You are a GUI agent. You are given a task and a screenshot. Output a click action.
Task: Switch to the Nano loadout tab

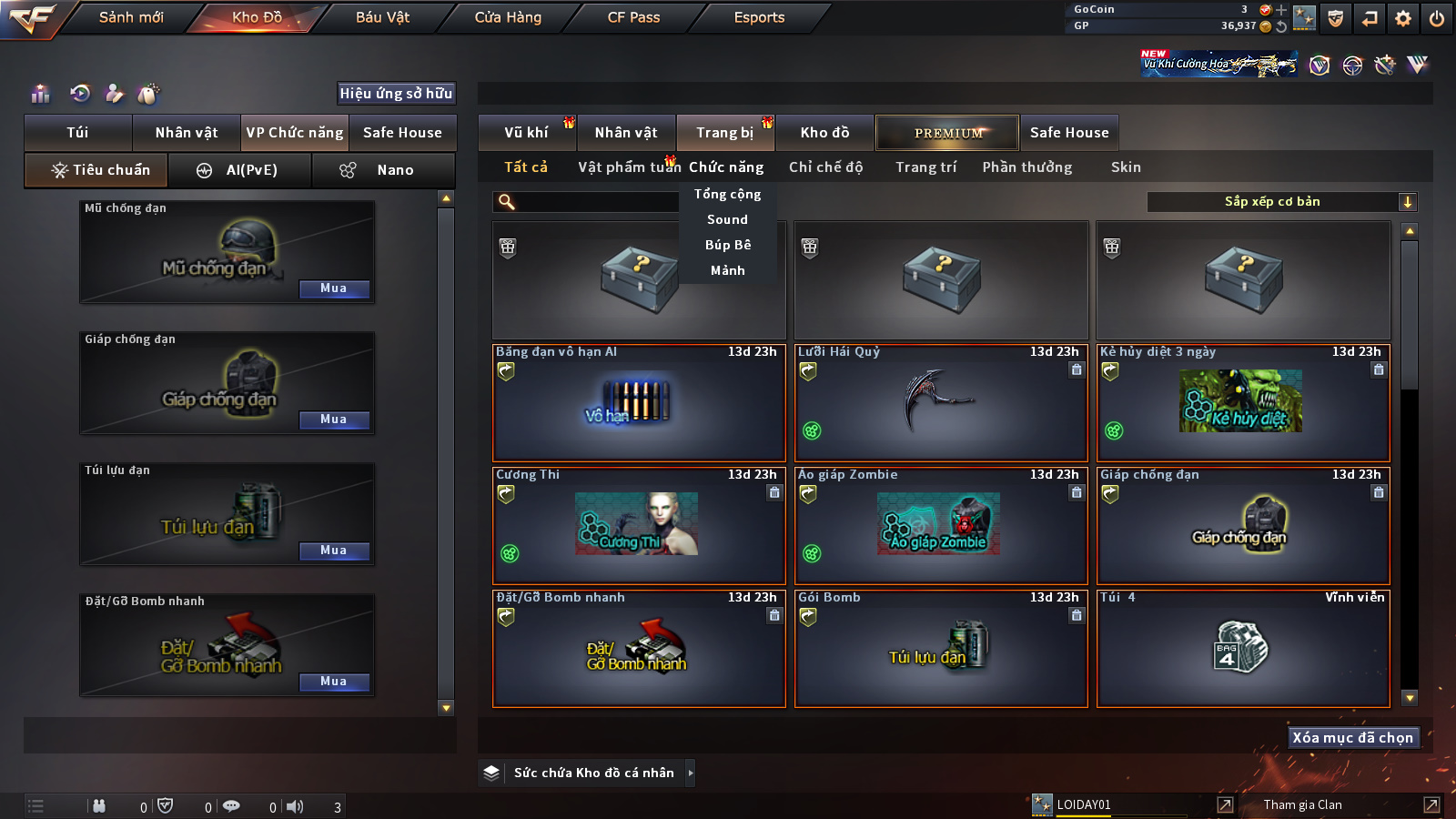click(x=383, y=170)
